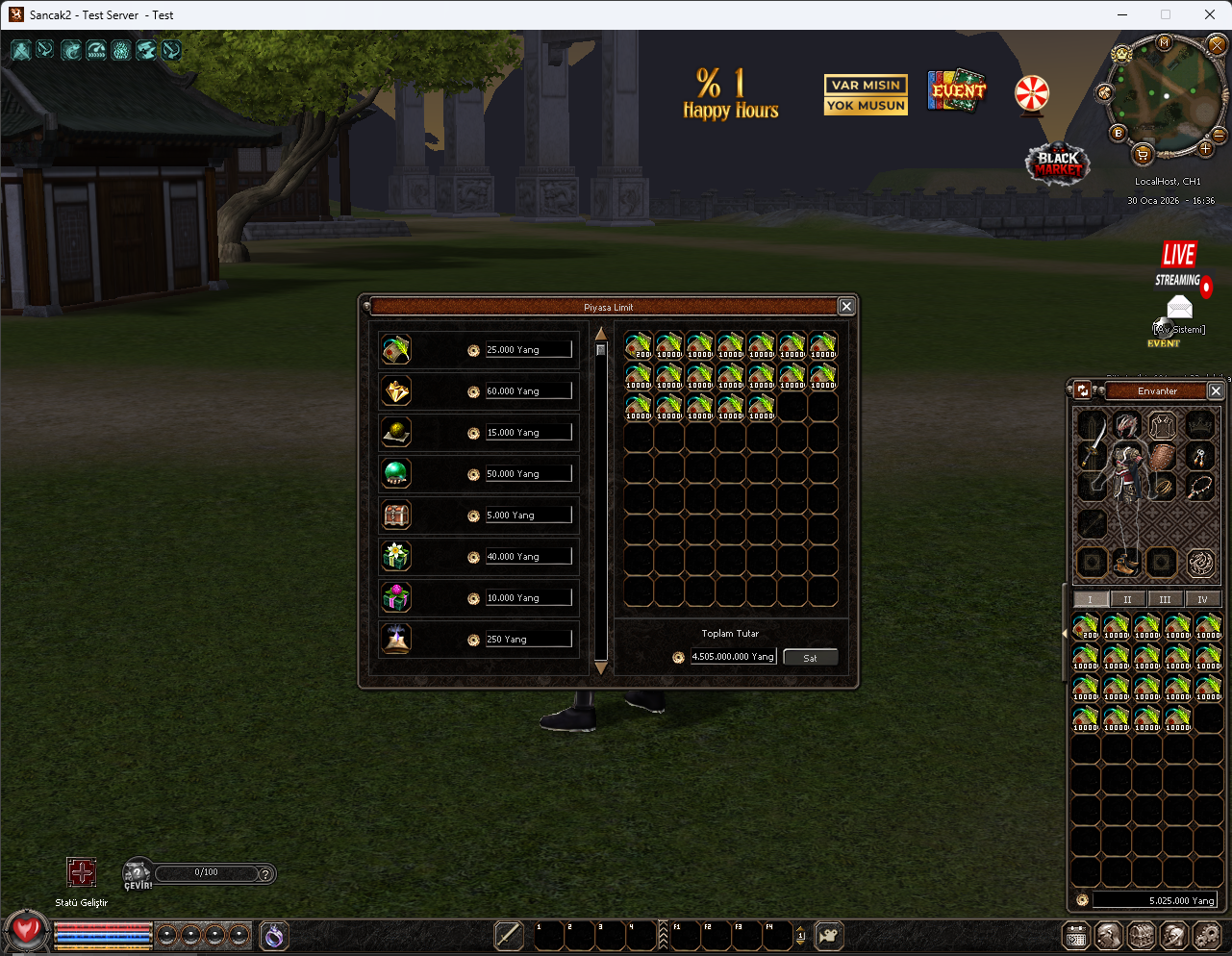This screenshot has height=956, width=1232.
Task: Click the Sat sell button
Action: click(810, 658)
